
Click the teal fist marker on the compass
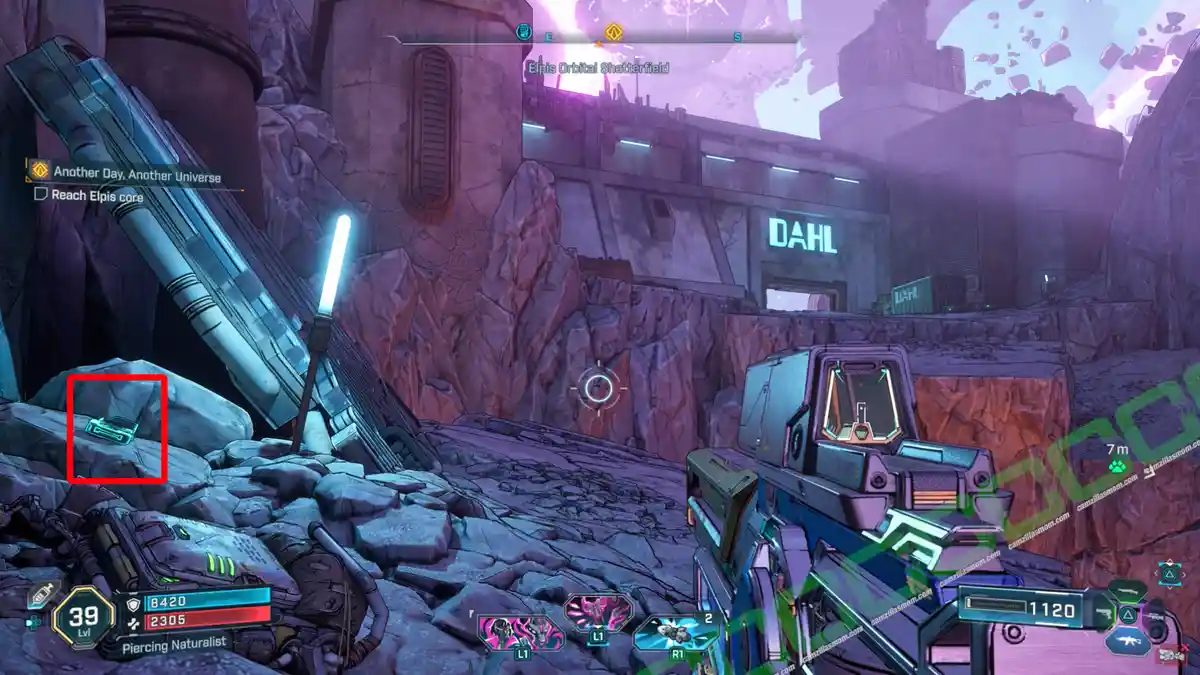coord(523,32)
